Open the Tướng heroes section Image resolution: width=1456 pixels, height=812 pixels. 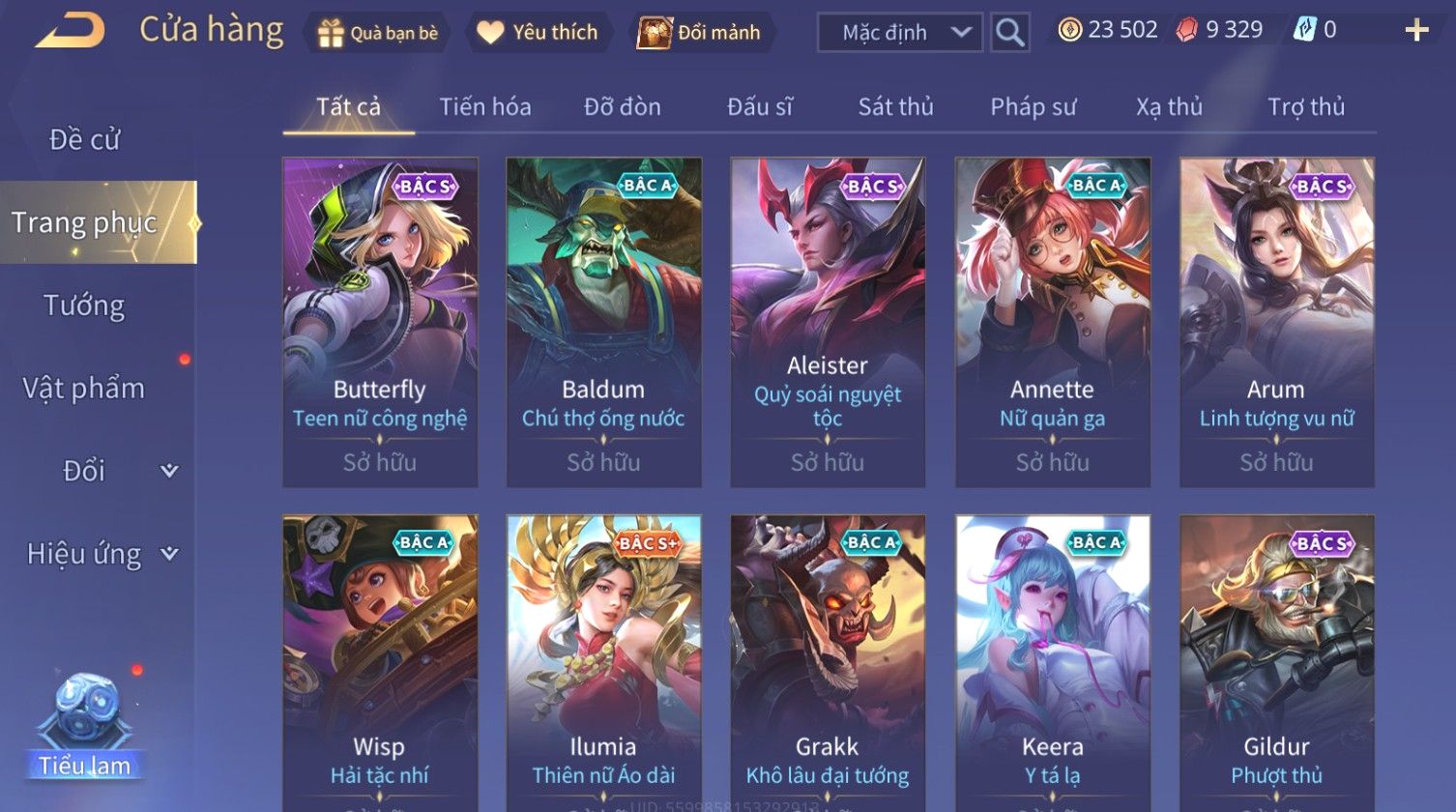coord(85,305)
